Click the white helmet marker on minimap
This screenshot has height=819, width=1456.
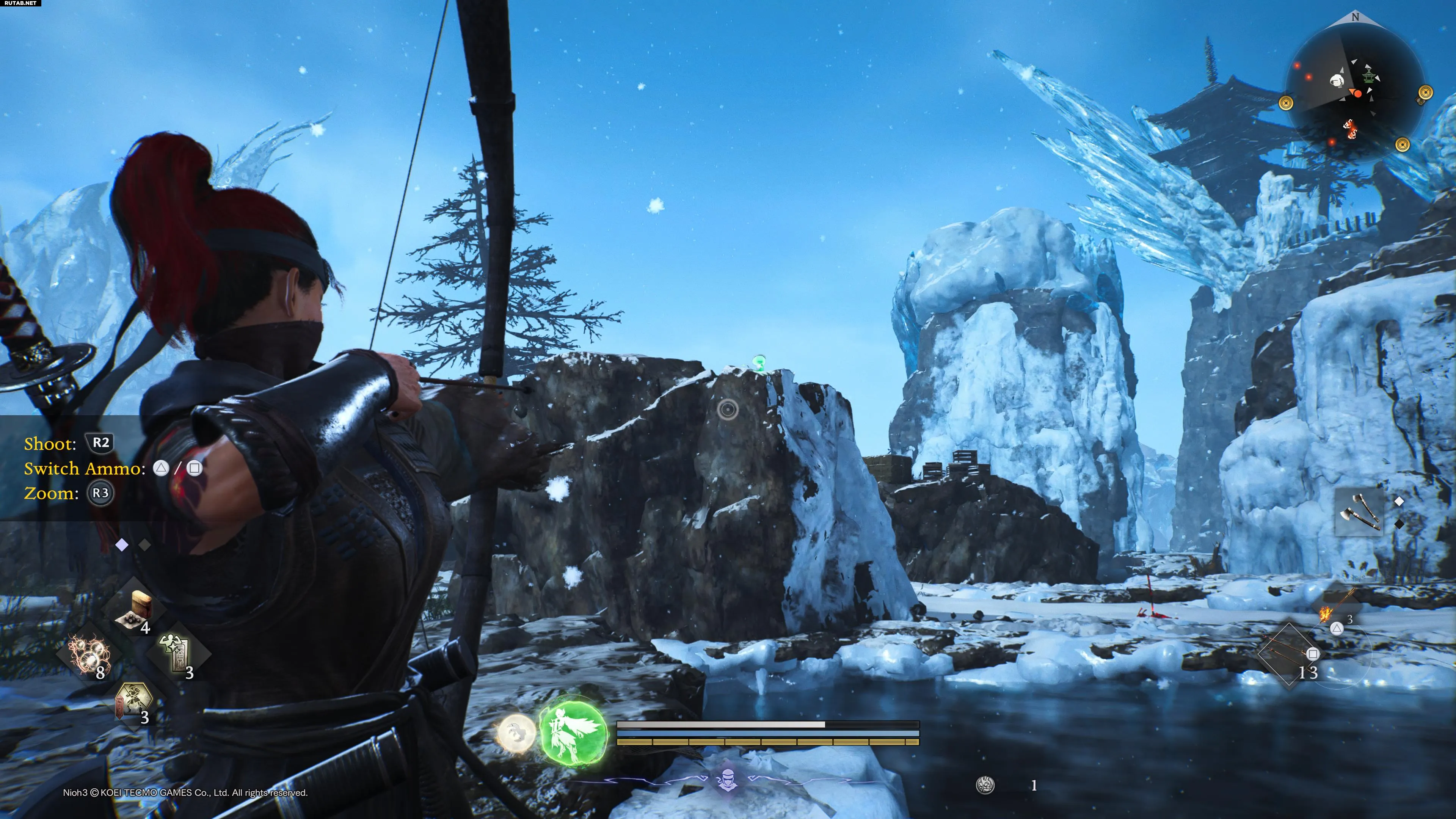[1337, 80]
